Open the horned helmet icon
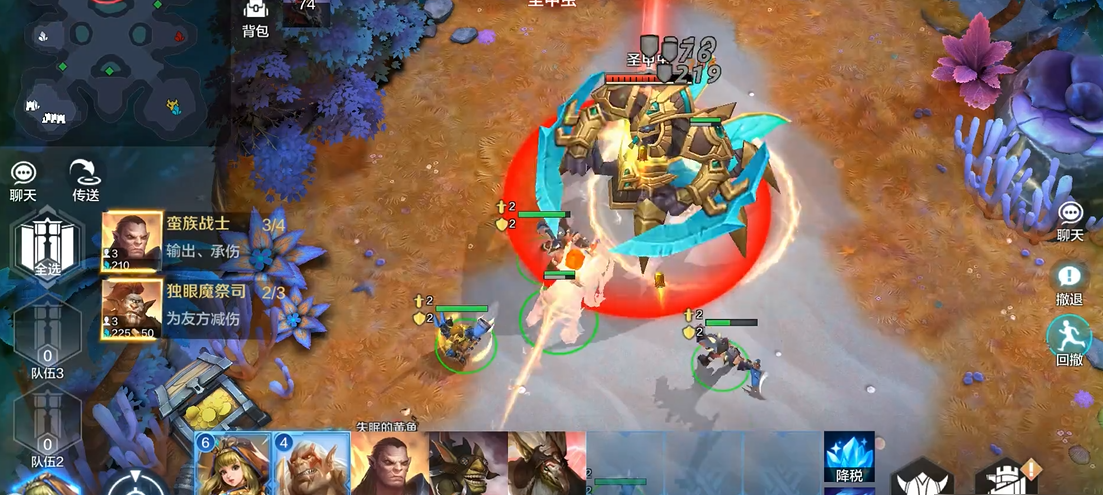The height and width of the screenshot is (495, 1103). pyautogui.click(x=920, y=480)
